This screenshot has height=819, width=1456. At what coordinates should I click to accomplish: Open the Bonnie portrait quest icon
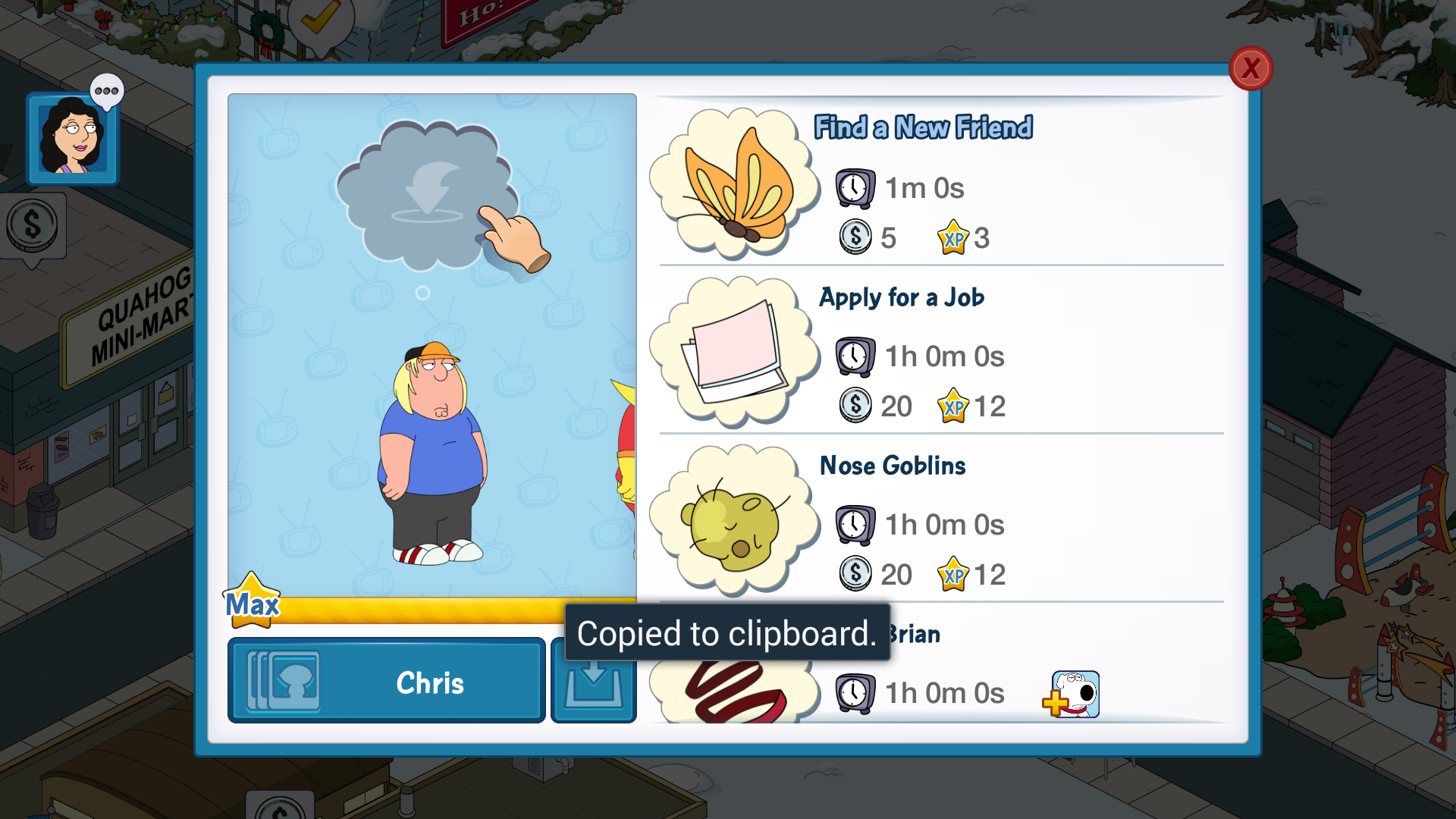[x=73, y=139]
